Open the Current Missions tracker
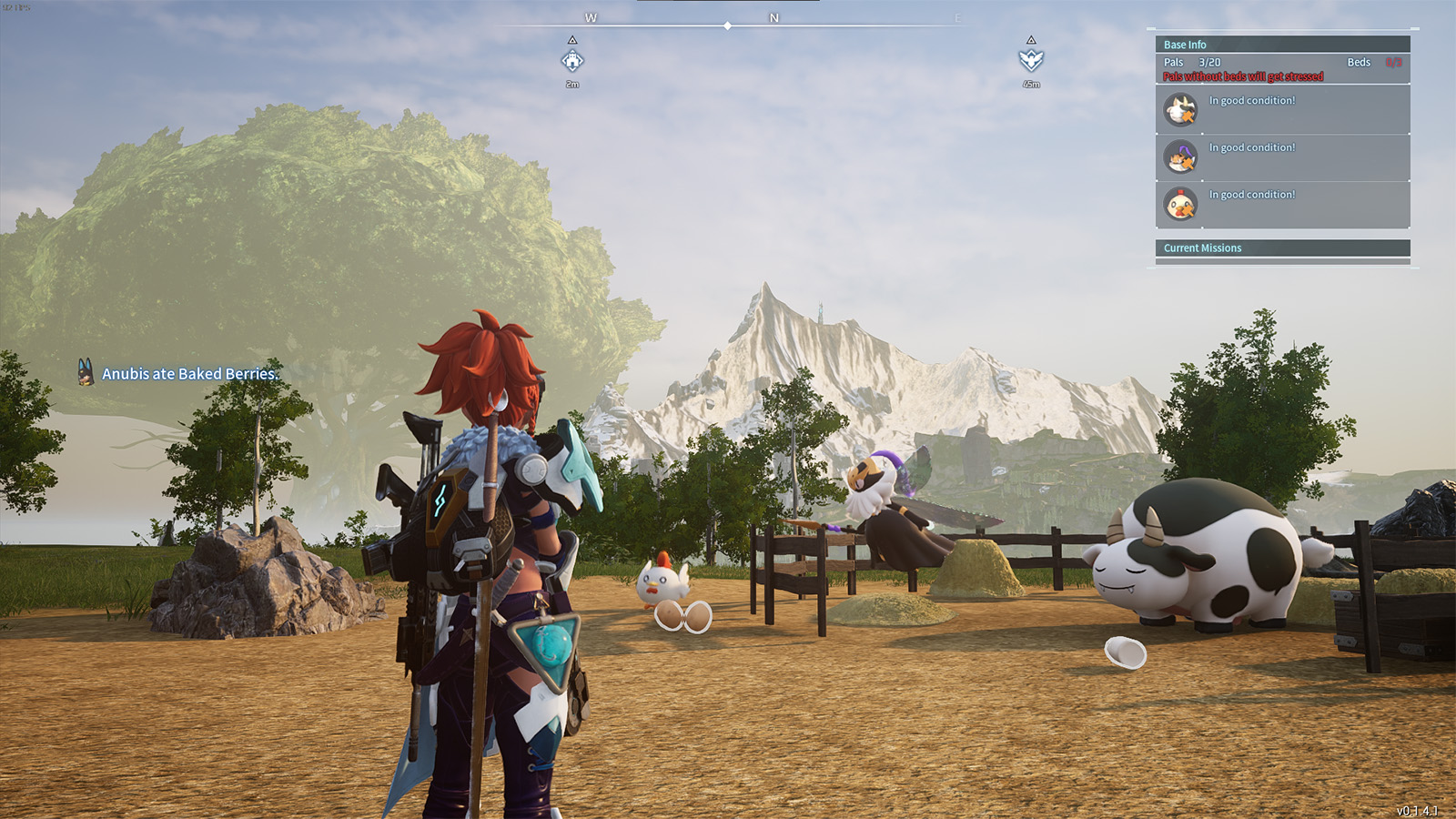This screenshot has height=819, width=1456. coord(1282,248)
